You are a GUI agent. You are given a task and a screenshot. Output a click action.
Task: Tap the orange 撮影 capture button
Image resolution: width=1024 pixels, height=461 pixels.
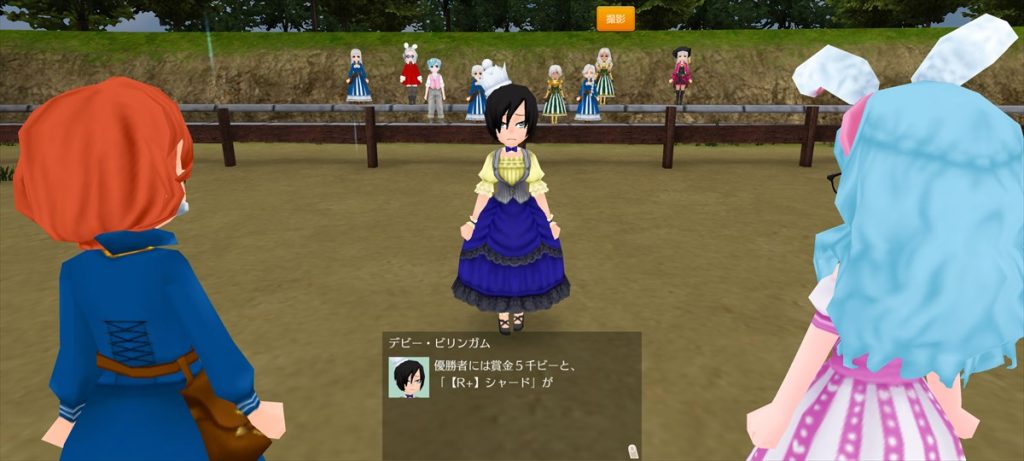[x=615, y=18]
